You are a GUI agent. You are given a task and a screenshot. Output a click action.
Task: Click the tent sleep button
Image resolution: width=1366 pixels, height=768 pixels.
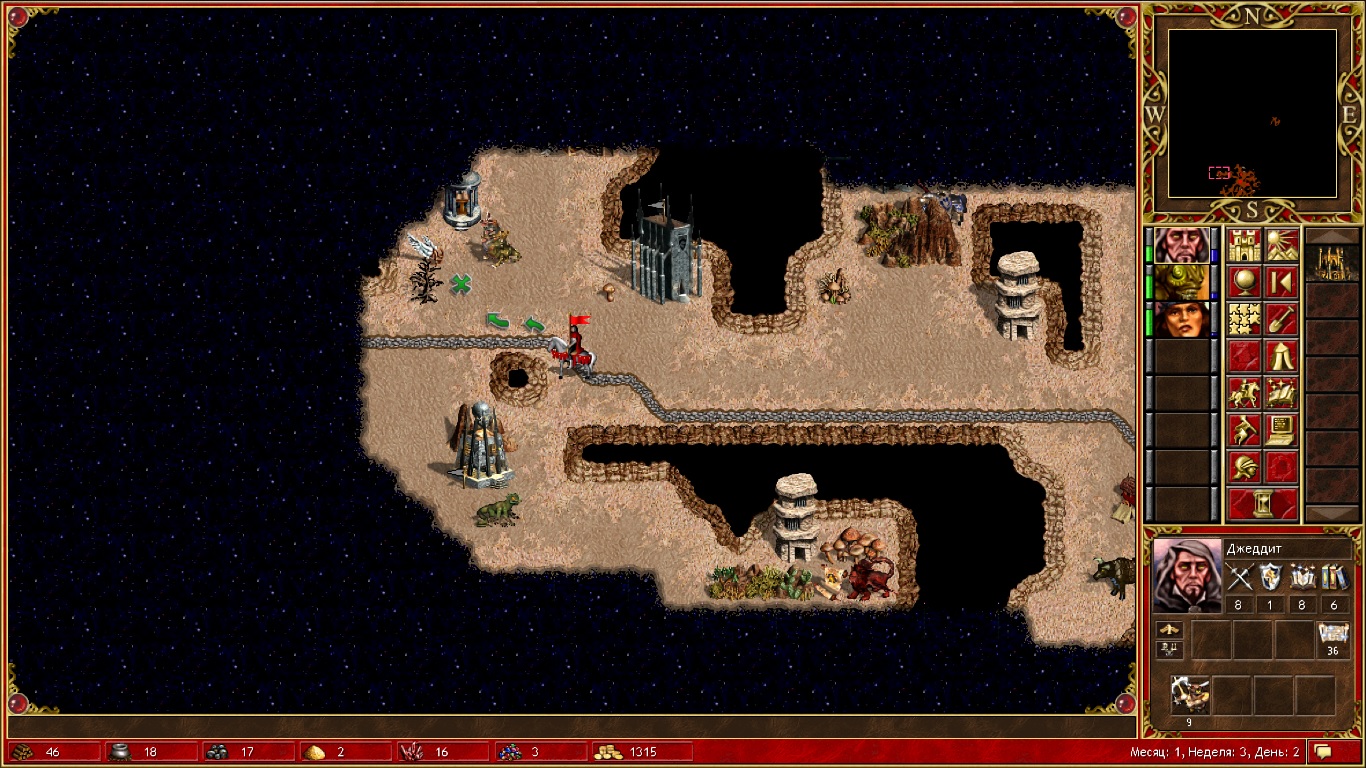[1282, 357]
